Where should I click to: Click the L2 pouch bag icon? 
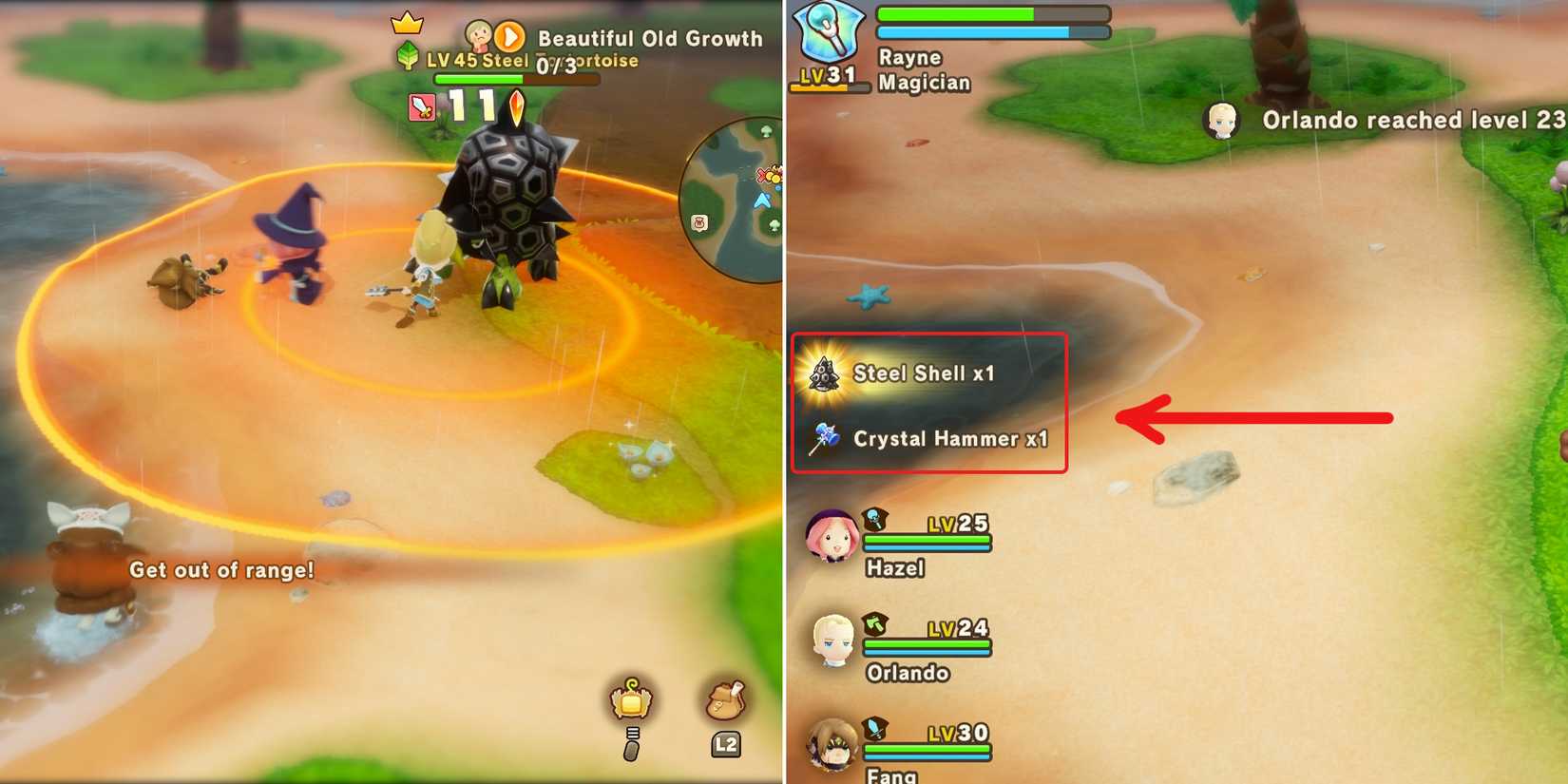[x=725, y=703]
